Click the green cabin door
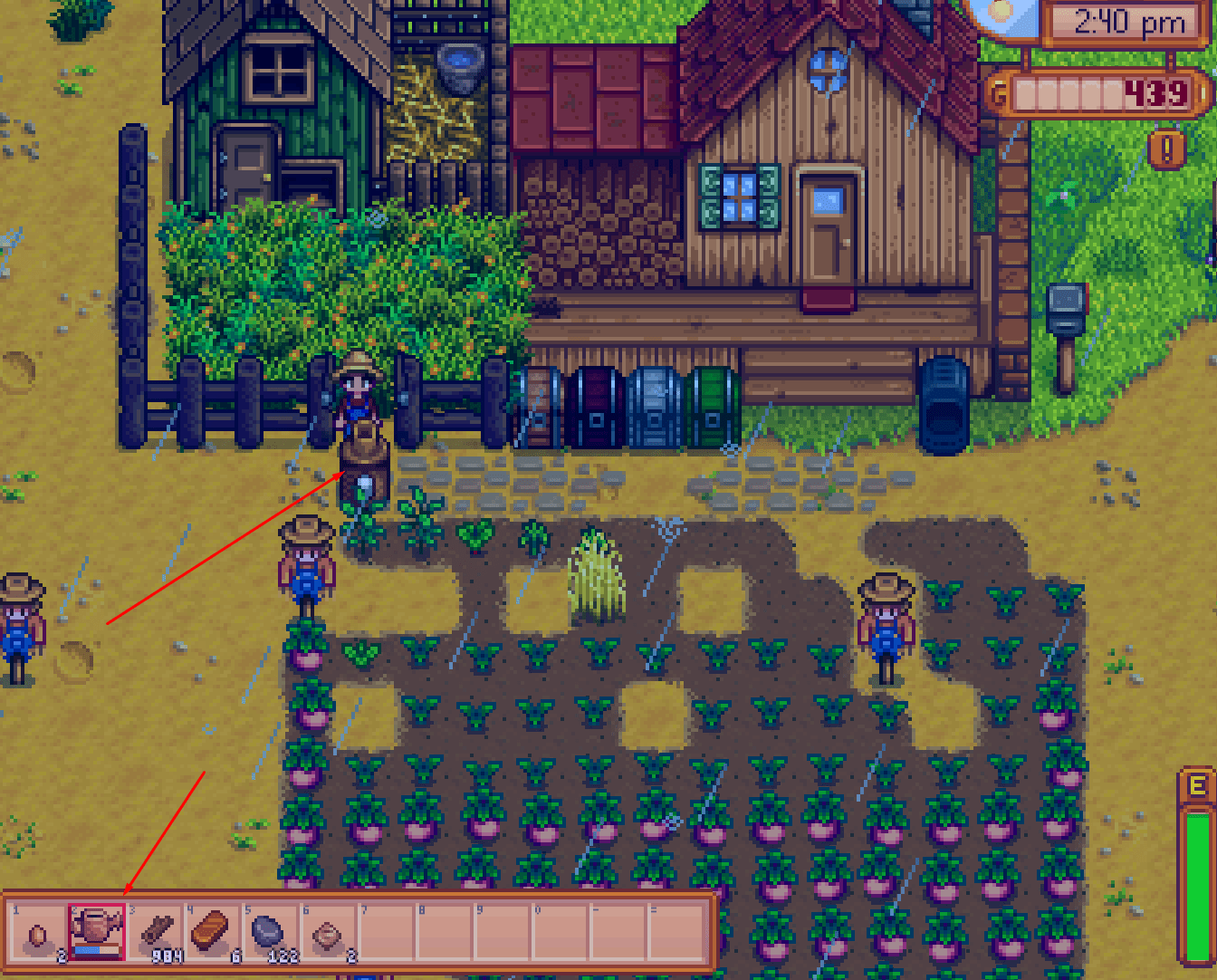The width and height of the screenshot is (1217, 980). (244, 172)
